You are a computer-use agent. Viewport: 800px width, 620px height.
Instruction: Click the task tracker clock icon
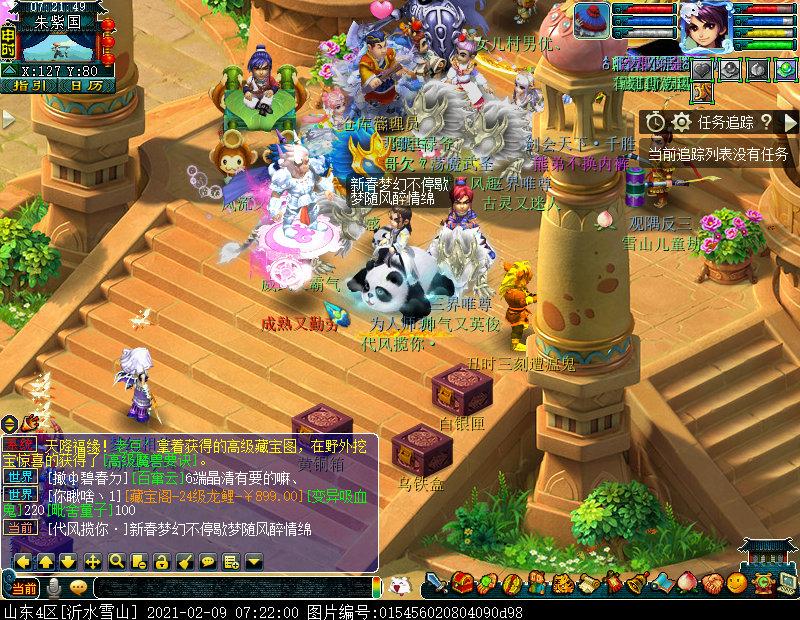[x=656, y=122]
